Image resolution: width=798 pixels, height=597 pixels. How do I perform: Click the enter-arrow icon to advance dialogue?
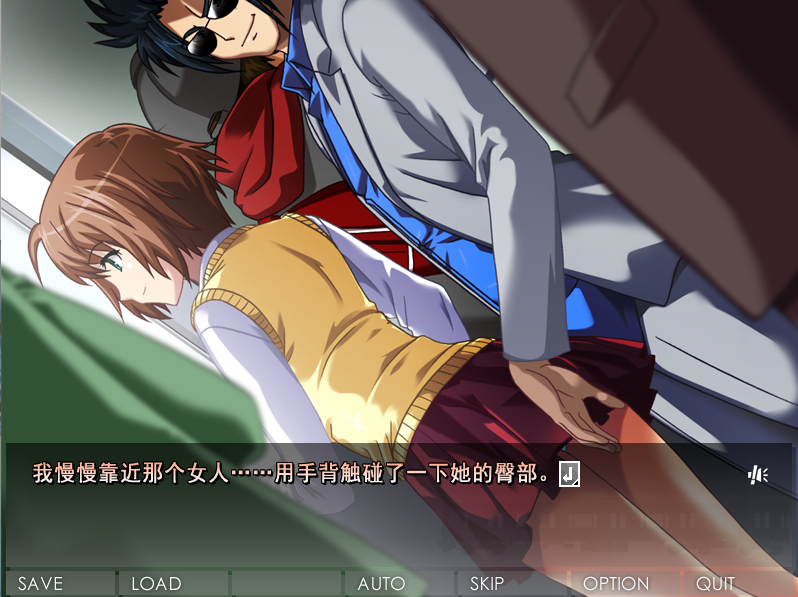pos(568,474)
